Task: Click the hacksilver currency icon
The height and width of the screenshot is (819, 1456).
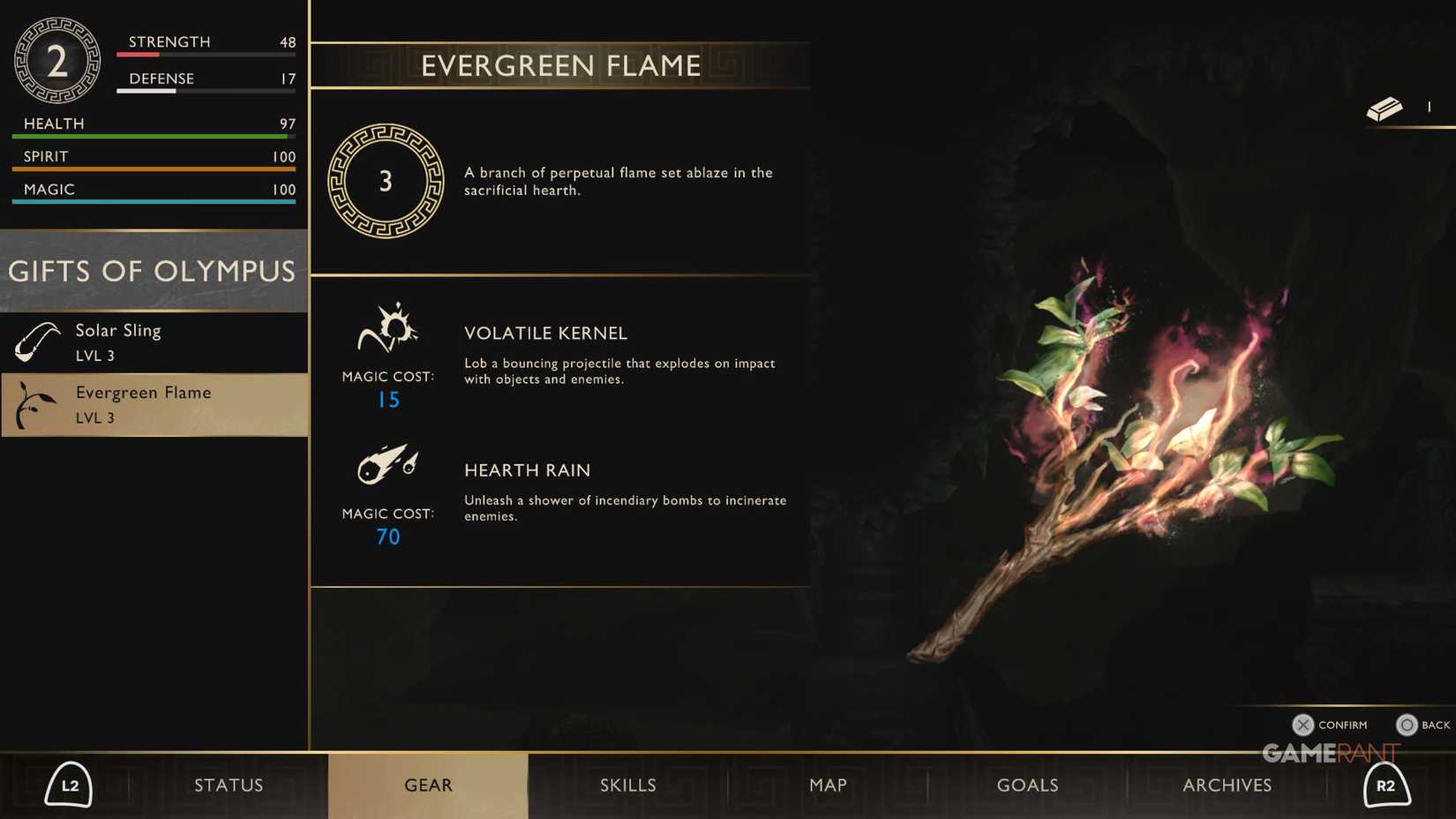Action: [1385, 108]
